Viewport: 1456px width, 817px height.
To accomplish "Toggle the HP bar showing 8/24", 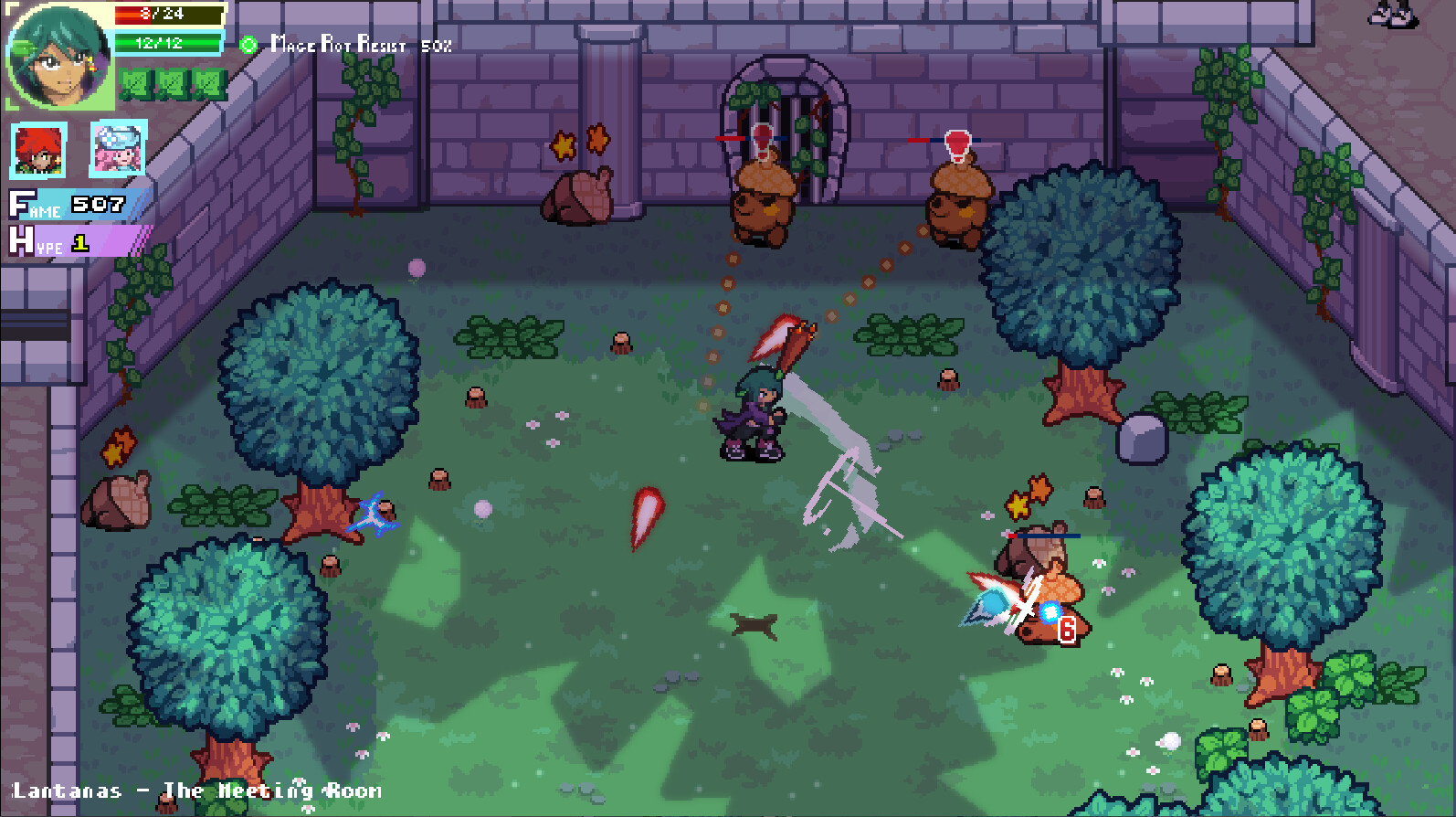I will coord(169,13).
